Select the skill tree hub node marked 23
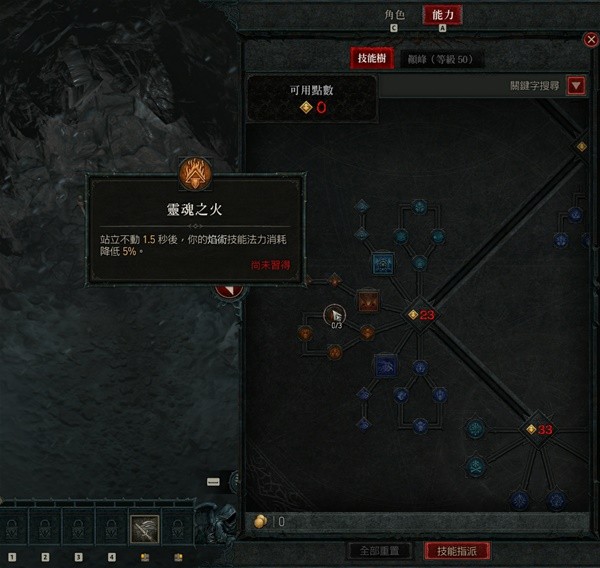This screenshot has height=568, width=600. [413, 315]
